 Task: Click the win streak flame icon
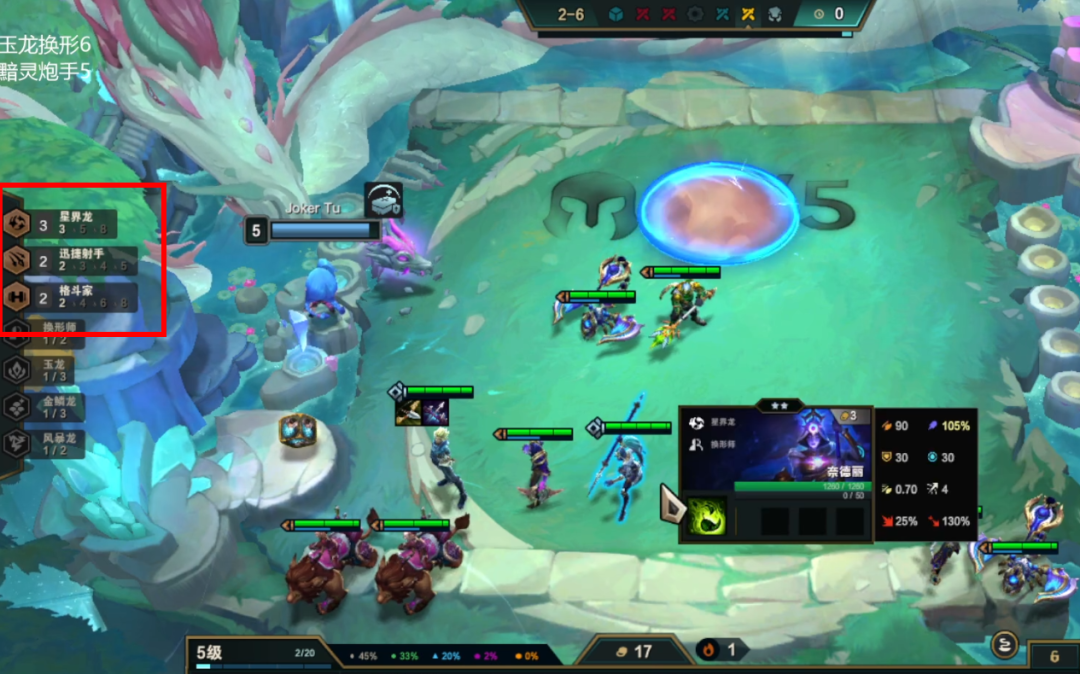[707, 650]
